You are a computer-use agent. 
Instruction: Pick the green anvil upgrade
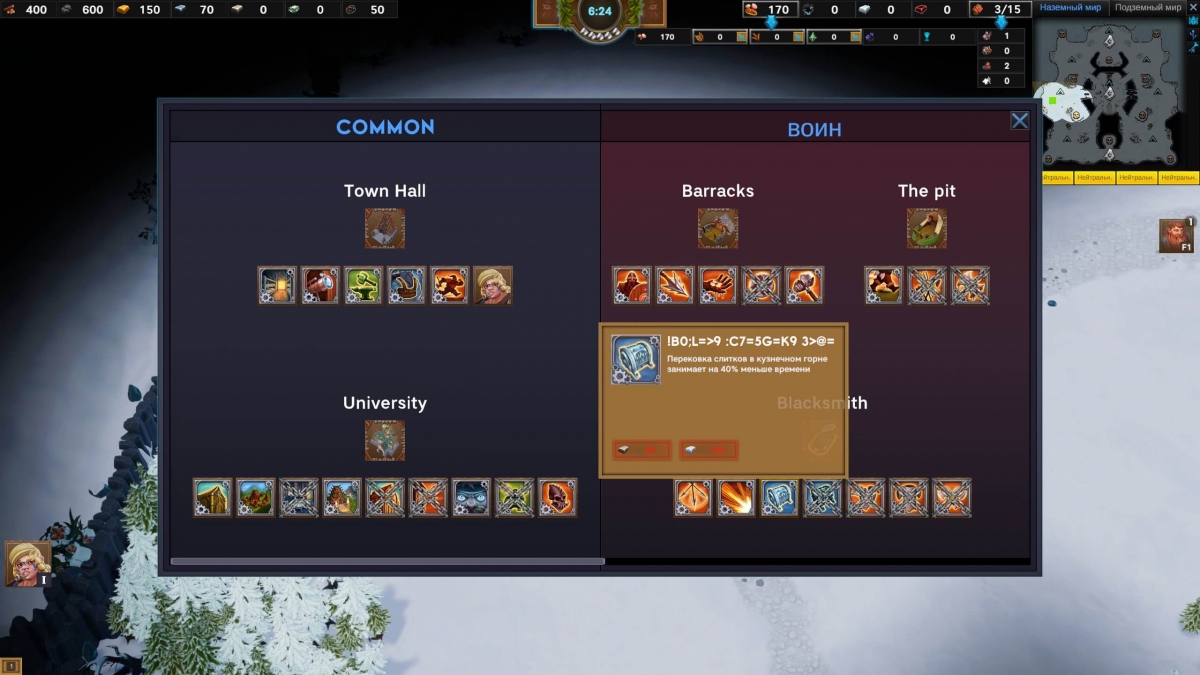point(363,285)
